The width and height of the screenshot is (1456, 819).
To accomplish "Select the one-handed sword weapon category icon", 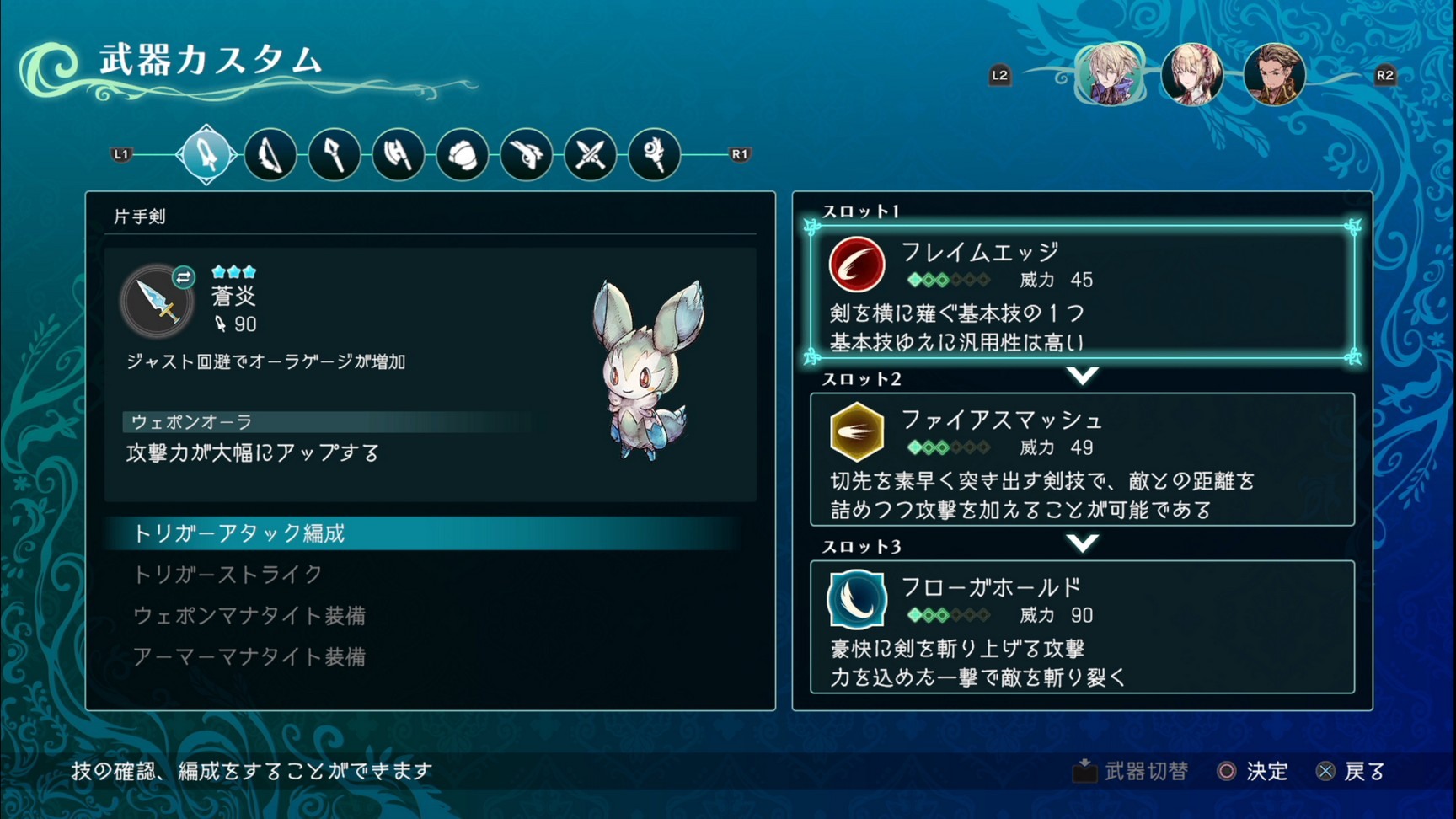I will click(205, 154).
